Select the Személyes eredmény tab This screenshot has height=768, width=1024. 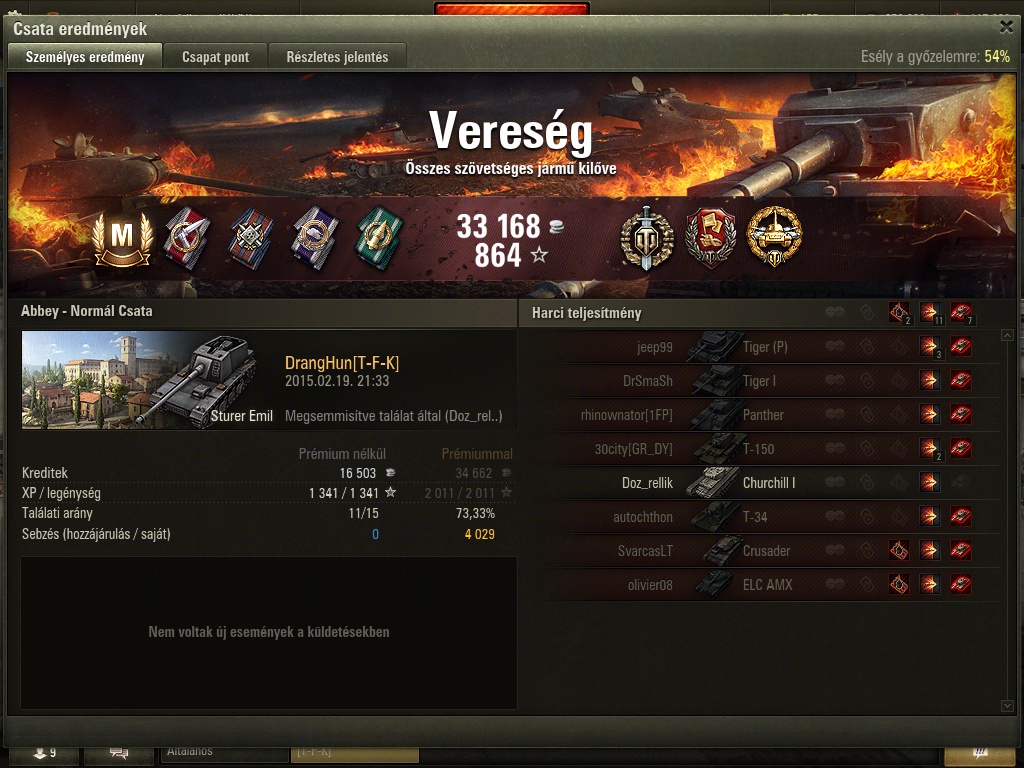(x=84, y=57)
